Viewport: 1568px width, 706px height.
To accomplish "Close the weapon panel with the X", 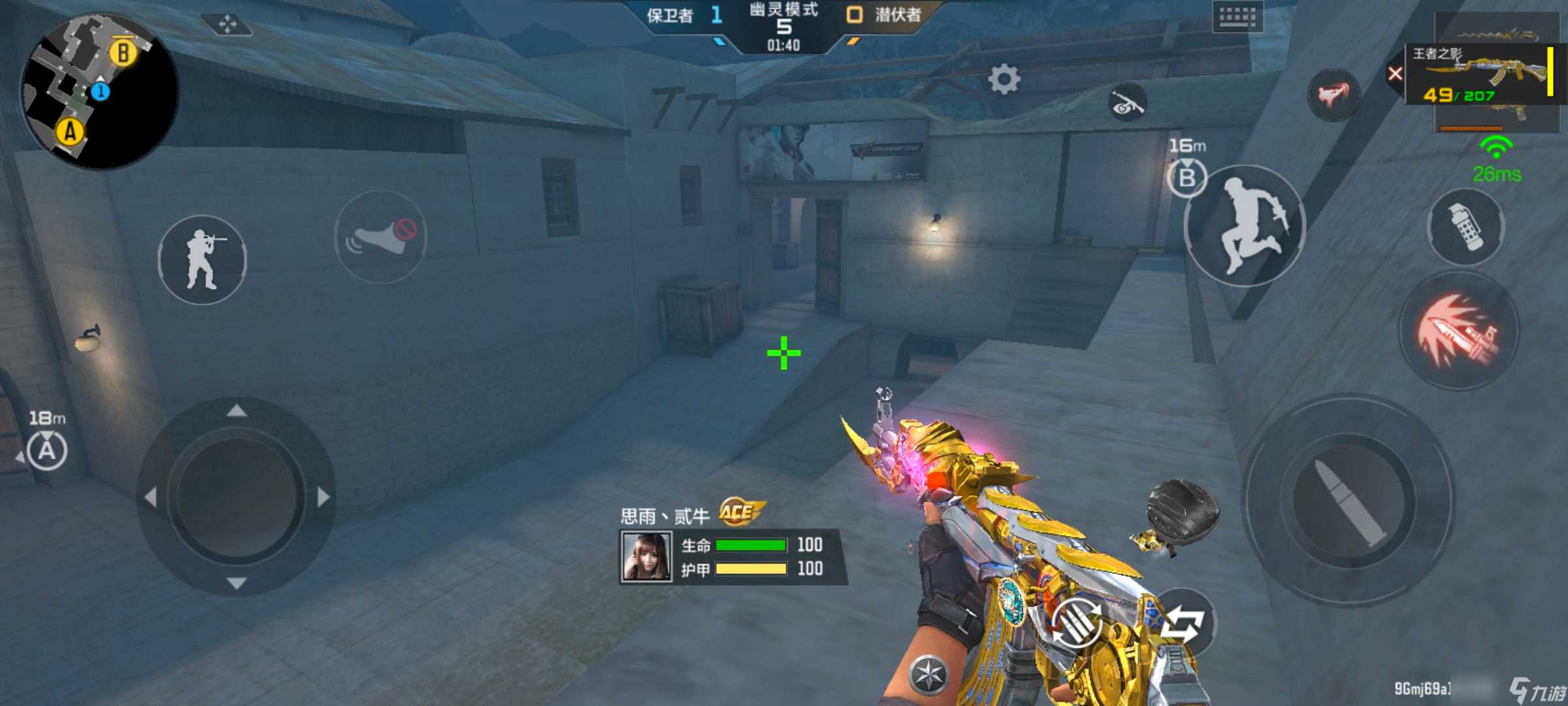I will [x=1394, y=74].
